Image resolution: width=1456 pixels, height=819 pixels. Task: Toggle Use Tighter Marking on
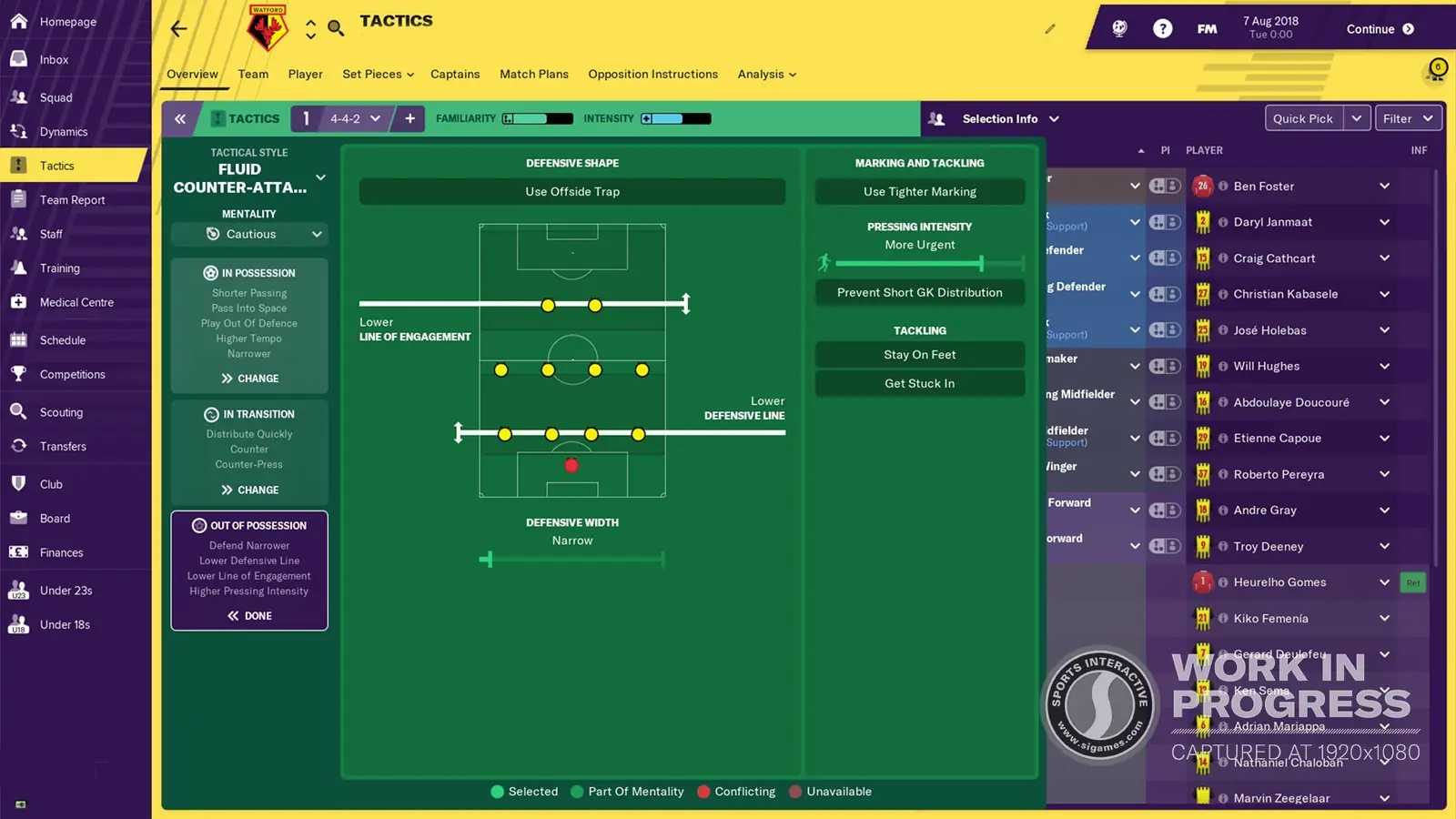point(918,191)
